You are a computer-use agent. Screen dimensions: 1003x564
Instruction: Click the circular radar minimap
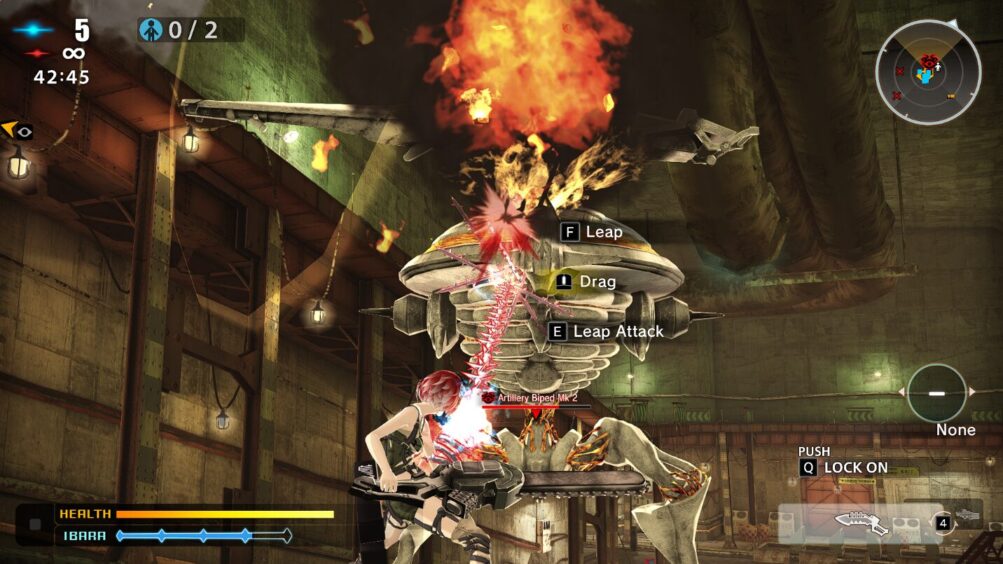(929, 71)
